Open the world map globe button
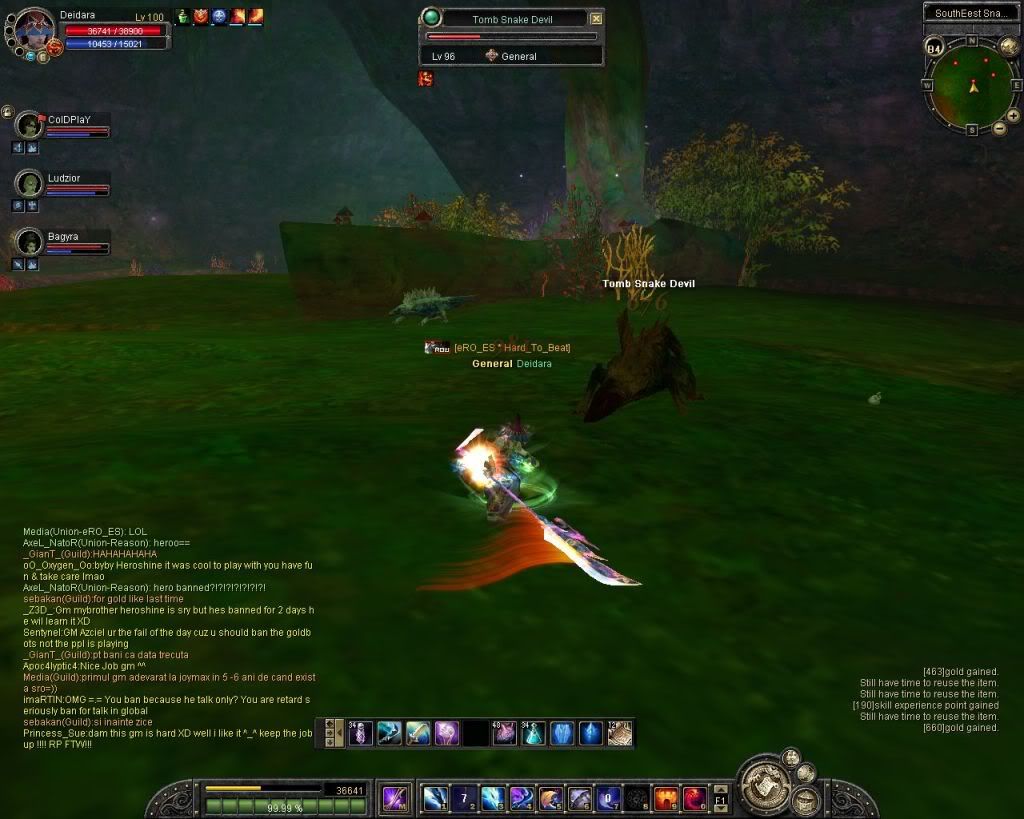The width and height of the screenshot is (1024, 819). coord(1008,47)
